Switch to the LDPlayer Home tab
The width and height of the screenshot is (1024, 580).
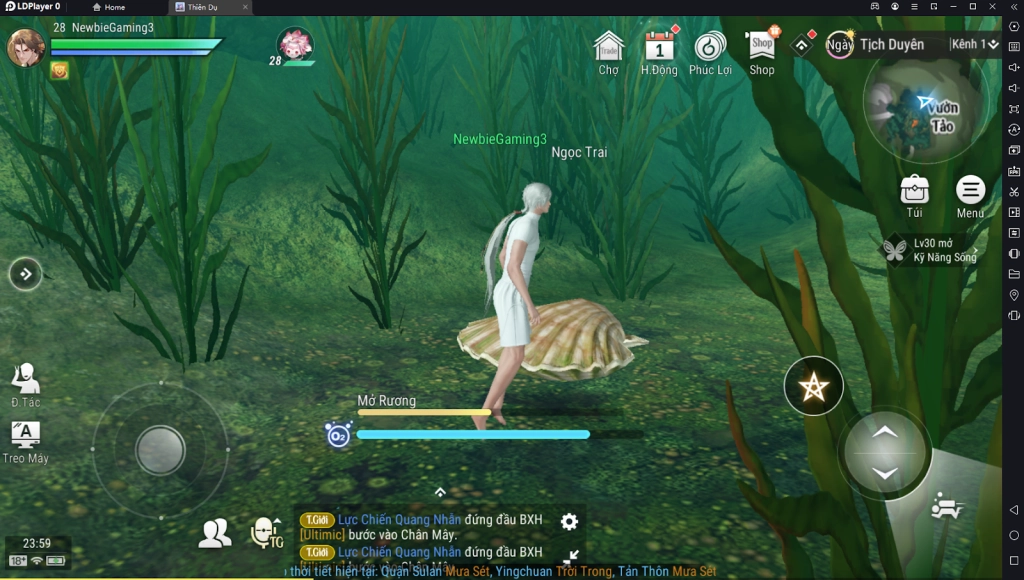110,7
